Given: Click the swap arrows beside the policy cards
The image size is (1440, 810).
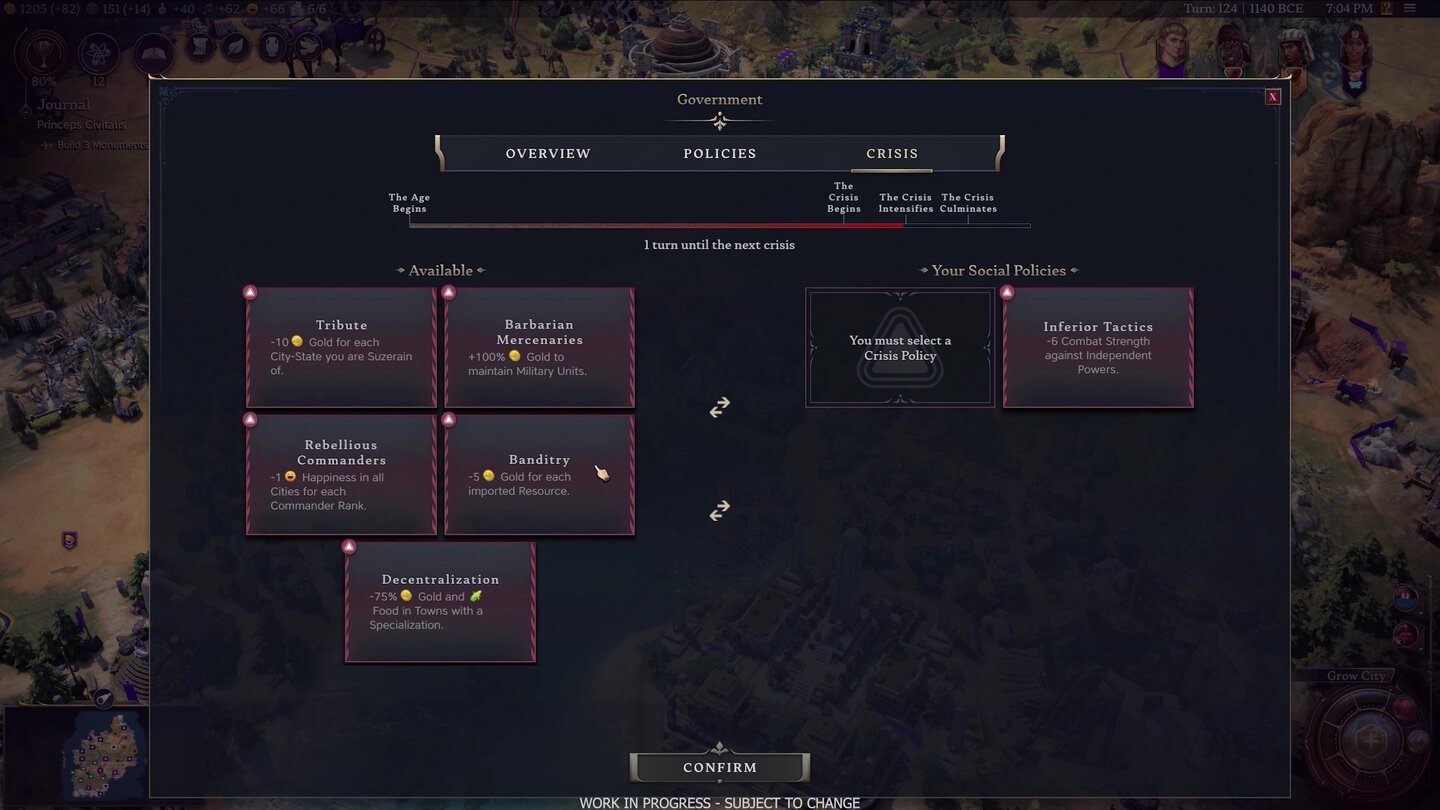Looking at the screenshot, I should 719,407.
